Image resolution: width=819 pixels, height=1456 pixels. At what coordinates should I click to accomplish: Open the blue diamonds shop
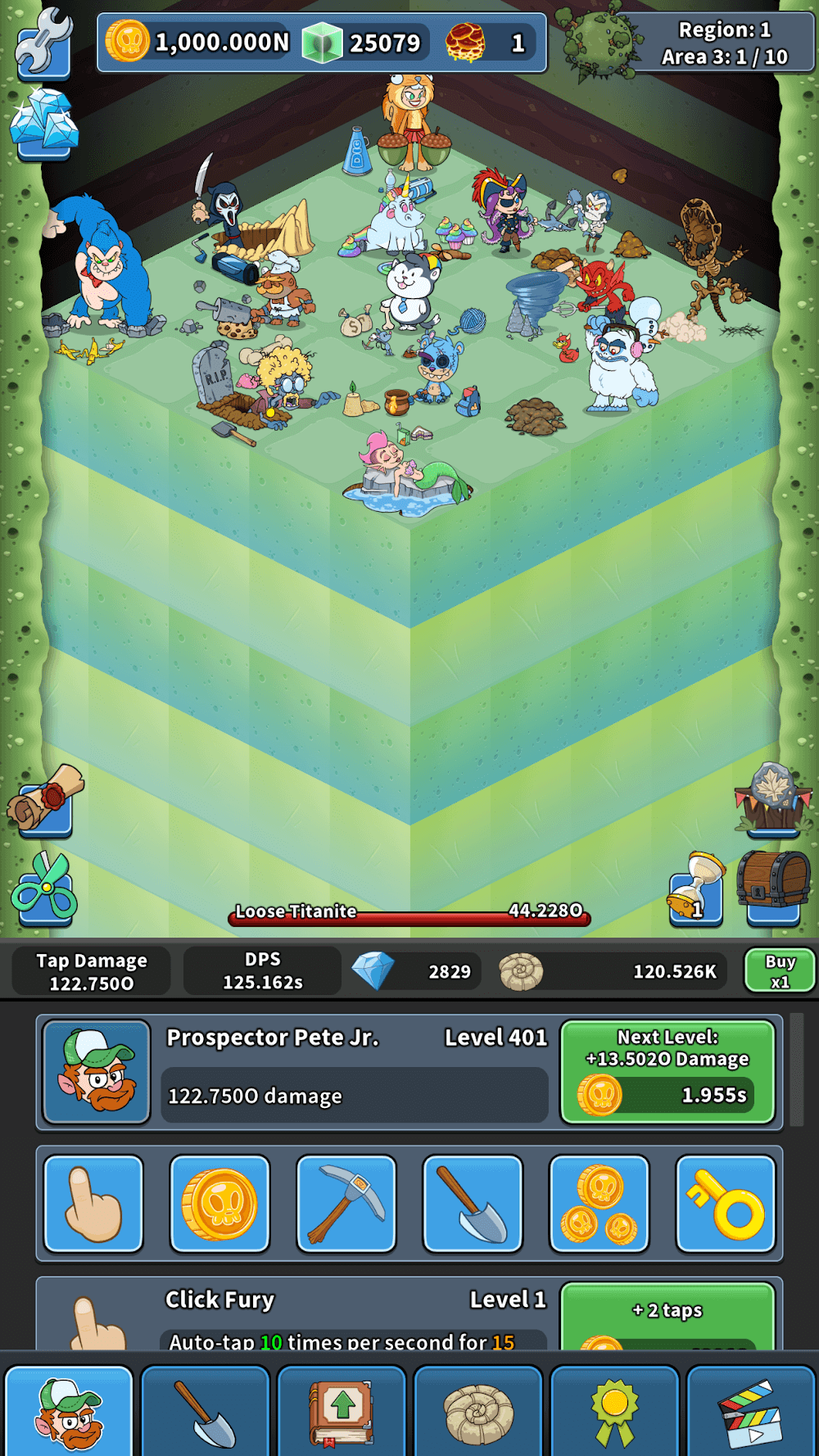coord(44,124)
